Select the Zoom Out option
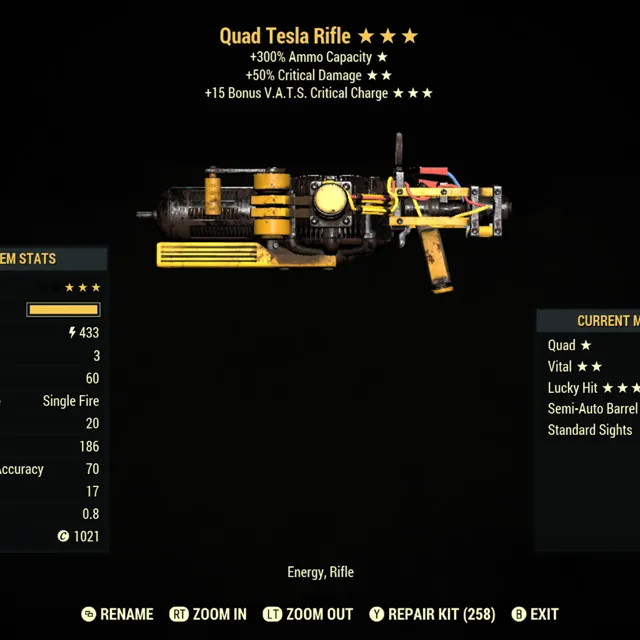Viewport: 640px width, 640px height. point(307,614)
